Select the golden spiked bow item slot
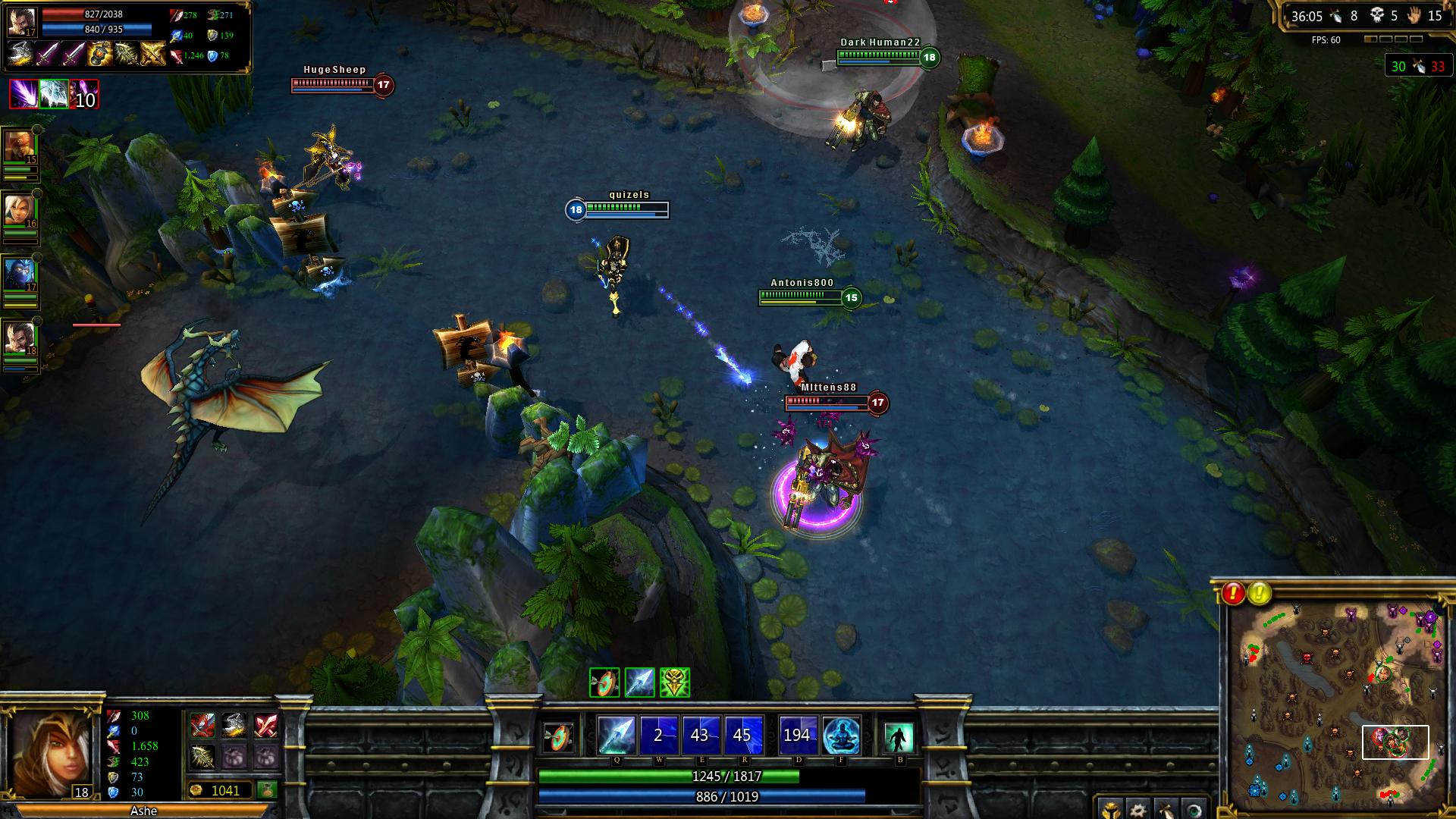 point(202,756)
